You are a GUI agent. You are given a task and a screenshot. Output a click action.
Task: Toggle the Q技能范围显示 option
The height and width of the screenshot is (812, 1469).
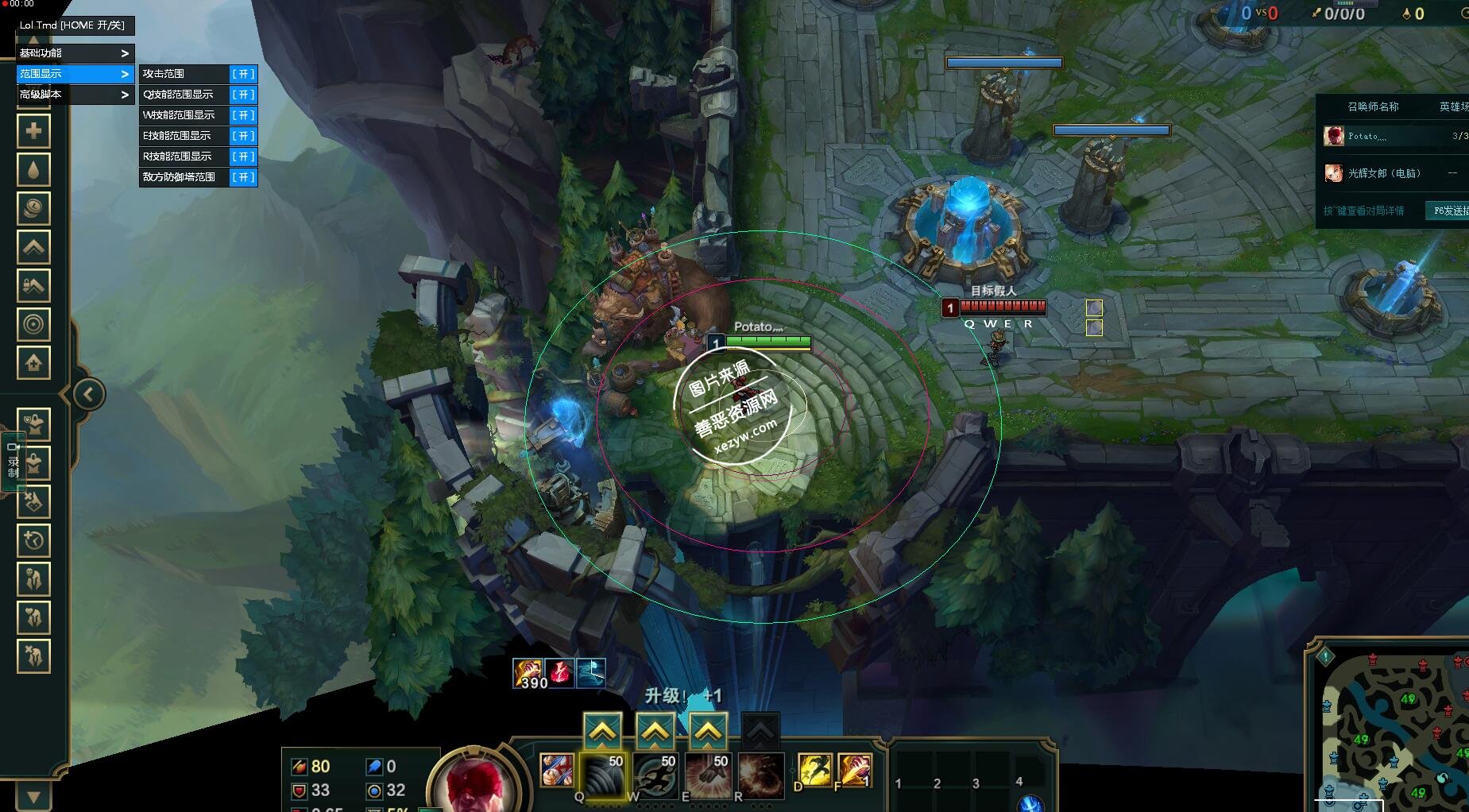coord(242,95)
